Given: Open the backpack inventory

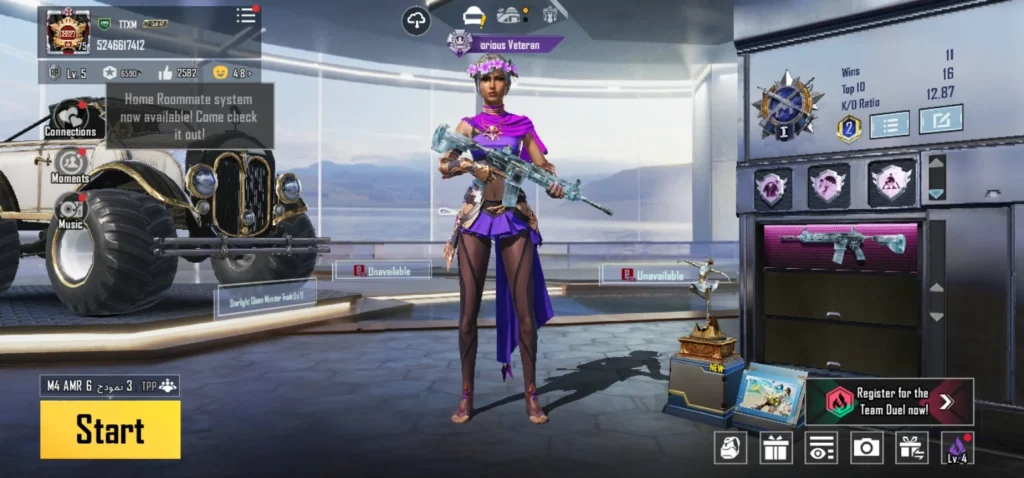Looking at the screenshot, I should (x=730, y=447).
